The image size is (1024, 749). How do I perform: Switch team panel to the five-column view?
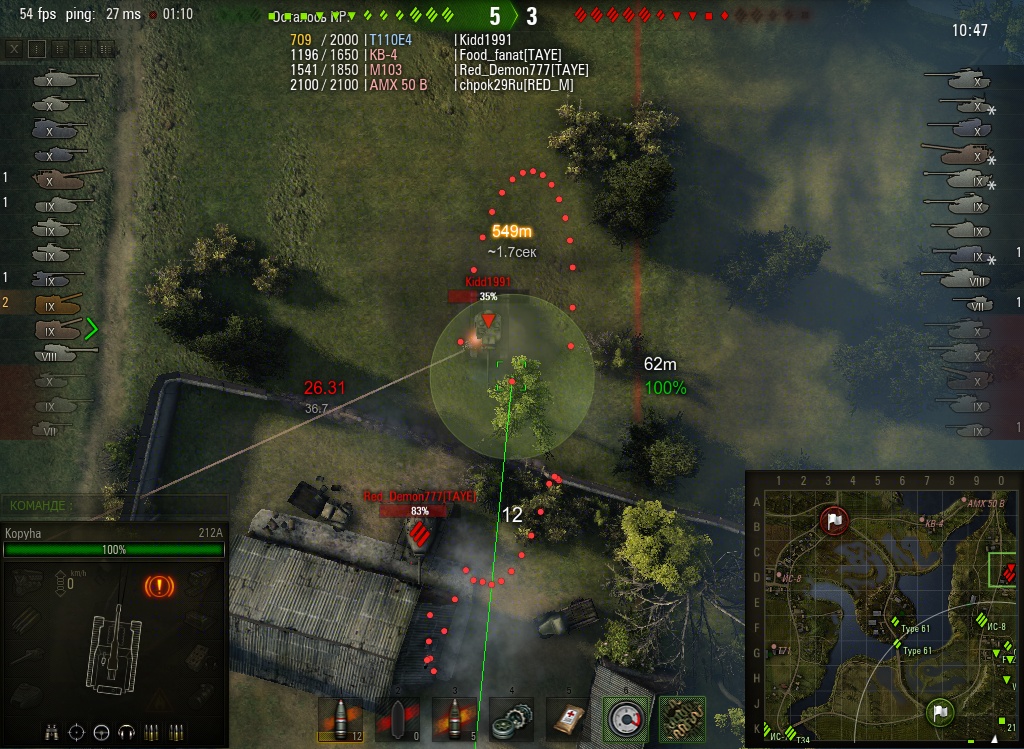pyautogui.click(x=106, y=48)
